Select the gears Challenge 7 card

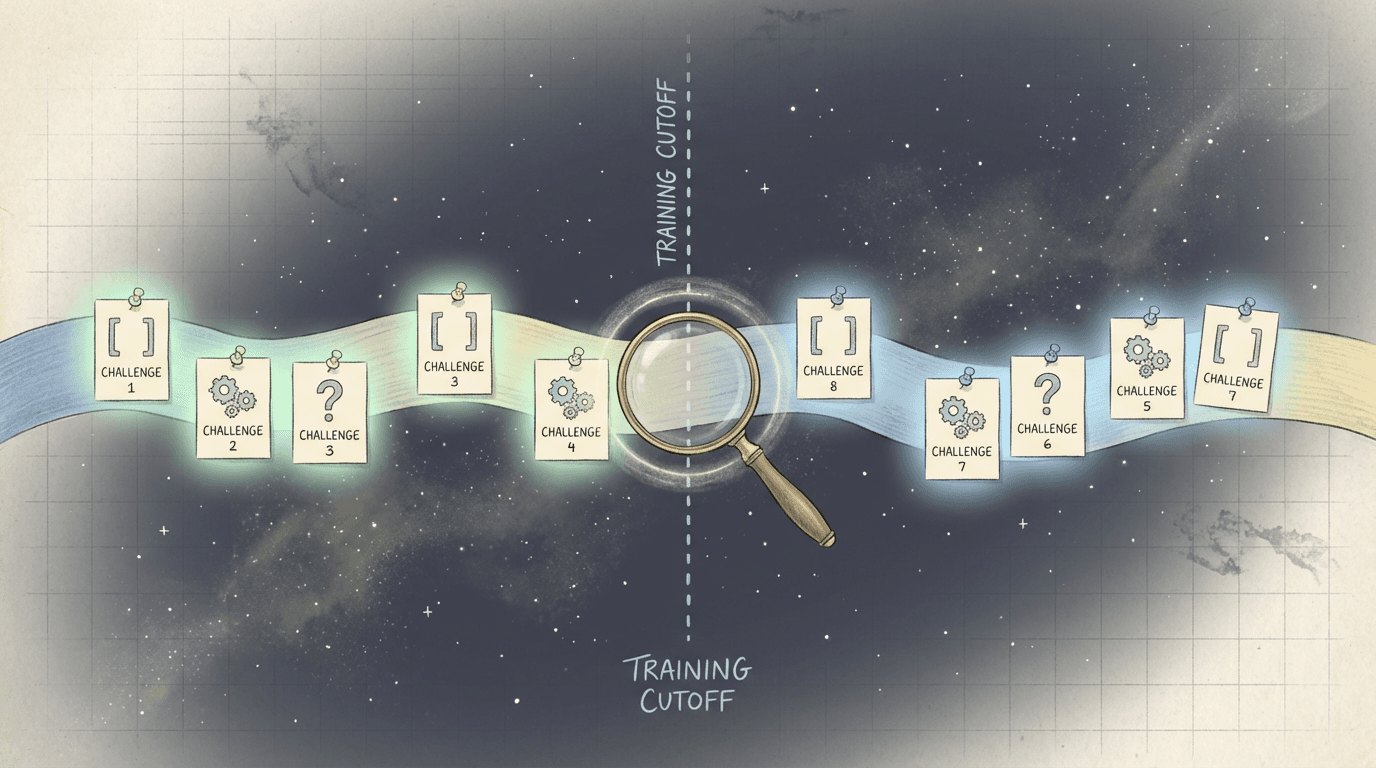coord(961,428)
